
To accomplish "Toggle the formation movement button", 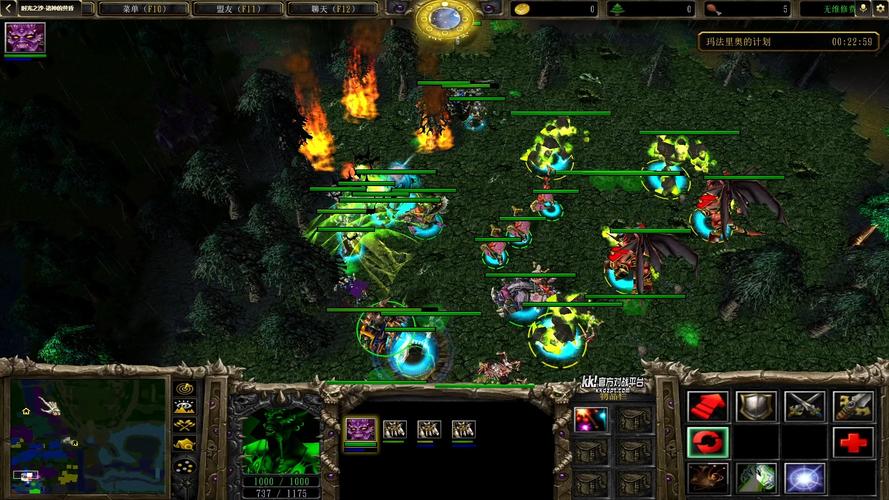I will 184,466.
